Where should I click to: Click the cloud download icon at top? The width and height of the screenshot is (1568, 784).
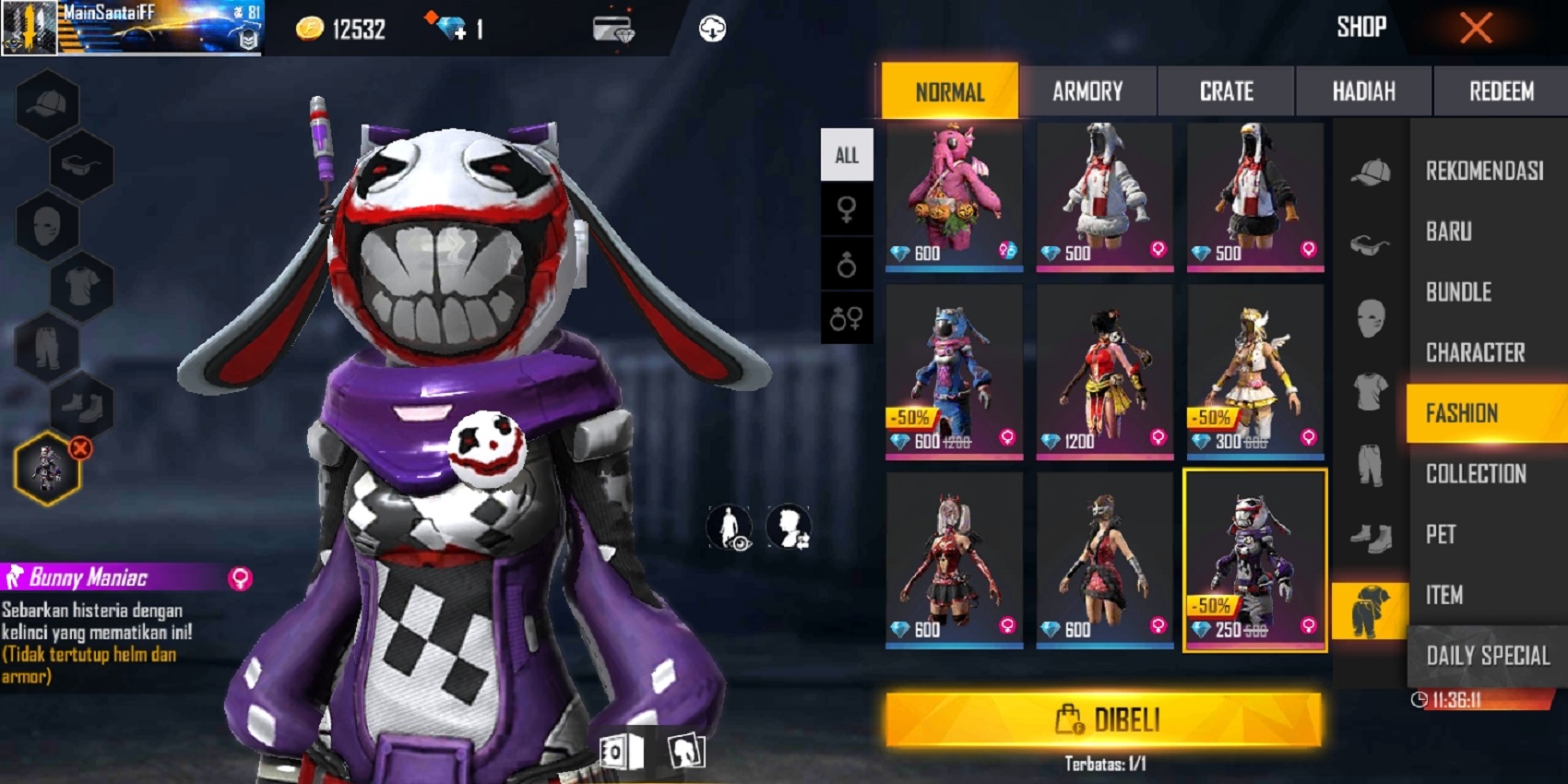click(710, 26)
